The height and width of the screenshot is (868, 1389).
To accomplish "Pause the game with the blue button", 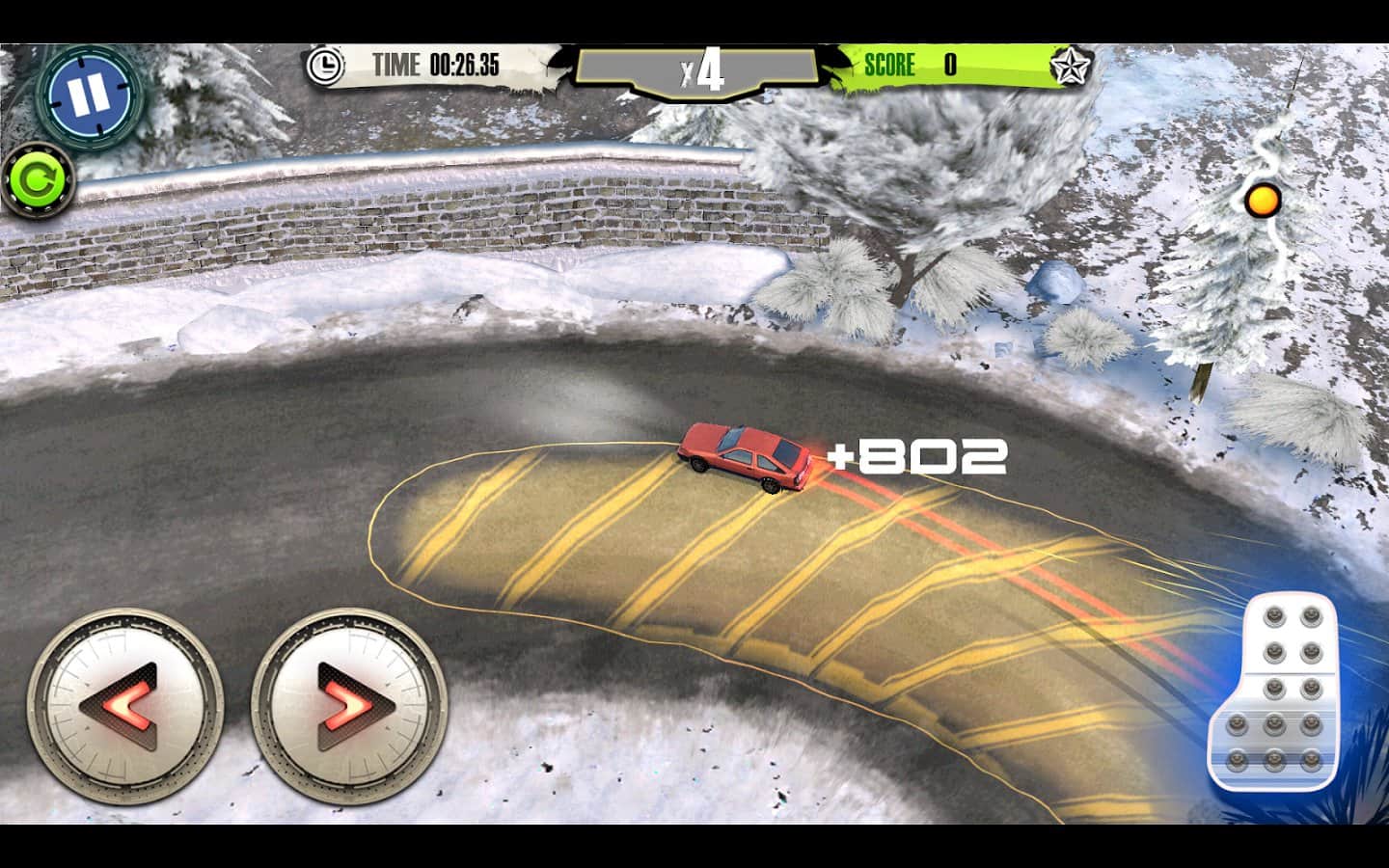I will (x=88, y=95).
